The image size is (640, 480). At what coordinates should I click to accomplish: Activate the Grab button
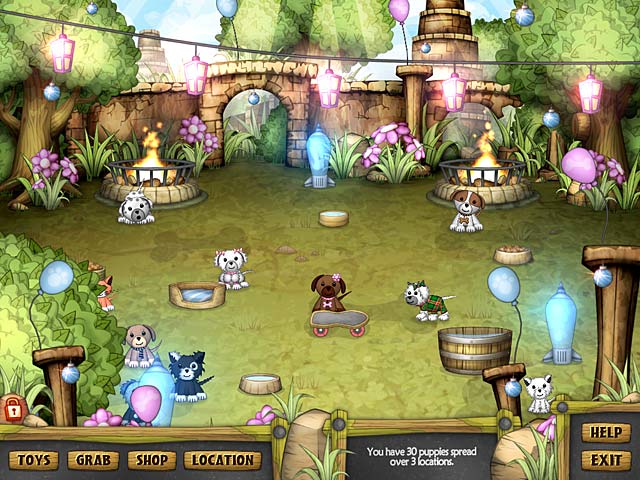tap(93, 460)
